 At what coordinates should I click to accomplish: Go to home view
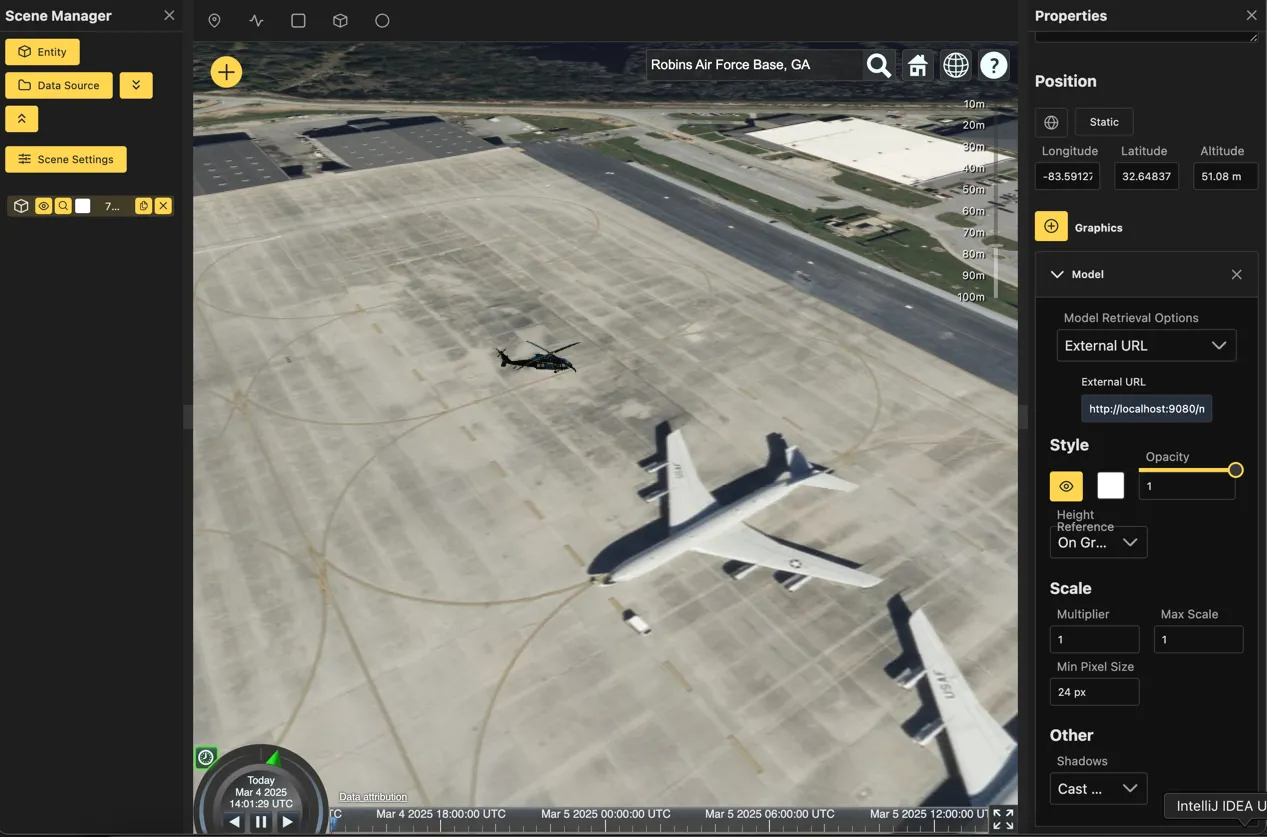(x=917, y=65)
